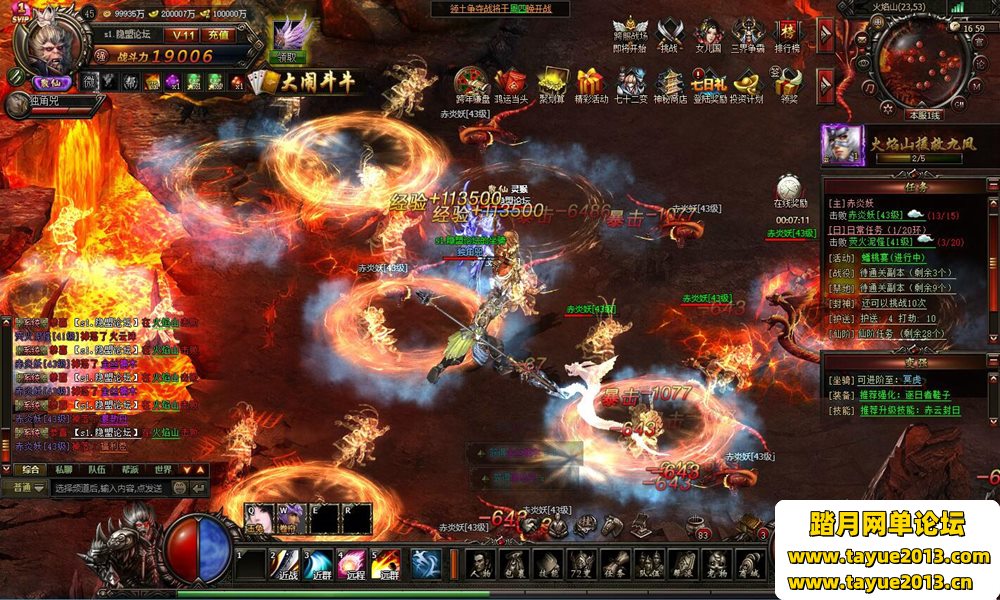Click the chat message input field
Image resolution: width=1000 pixels, height=600 pixels.
click(110, 488)
